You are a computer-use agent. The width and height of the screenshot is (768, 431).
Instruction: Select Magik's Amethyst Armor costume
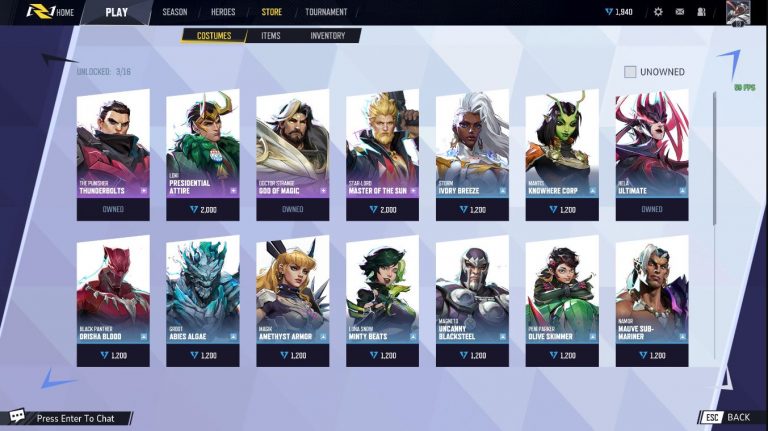293,300
